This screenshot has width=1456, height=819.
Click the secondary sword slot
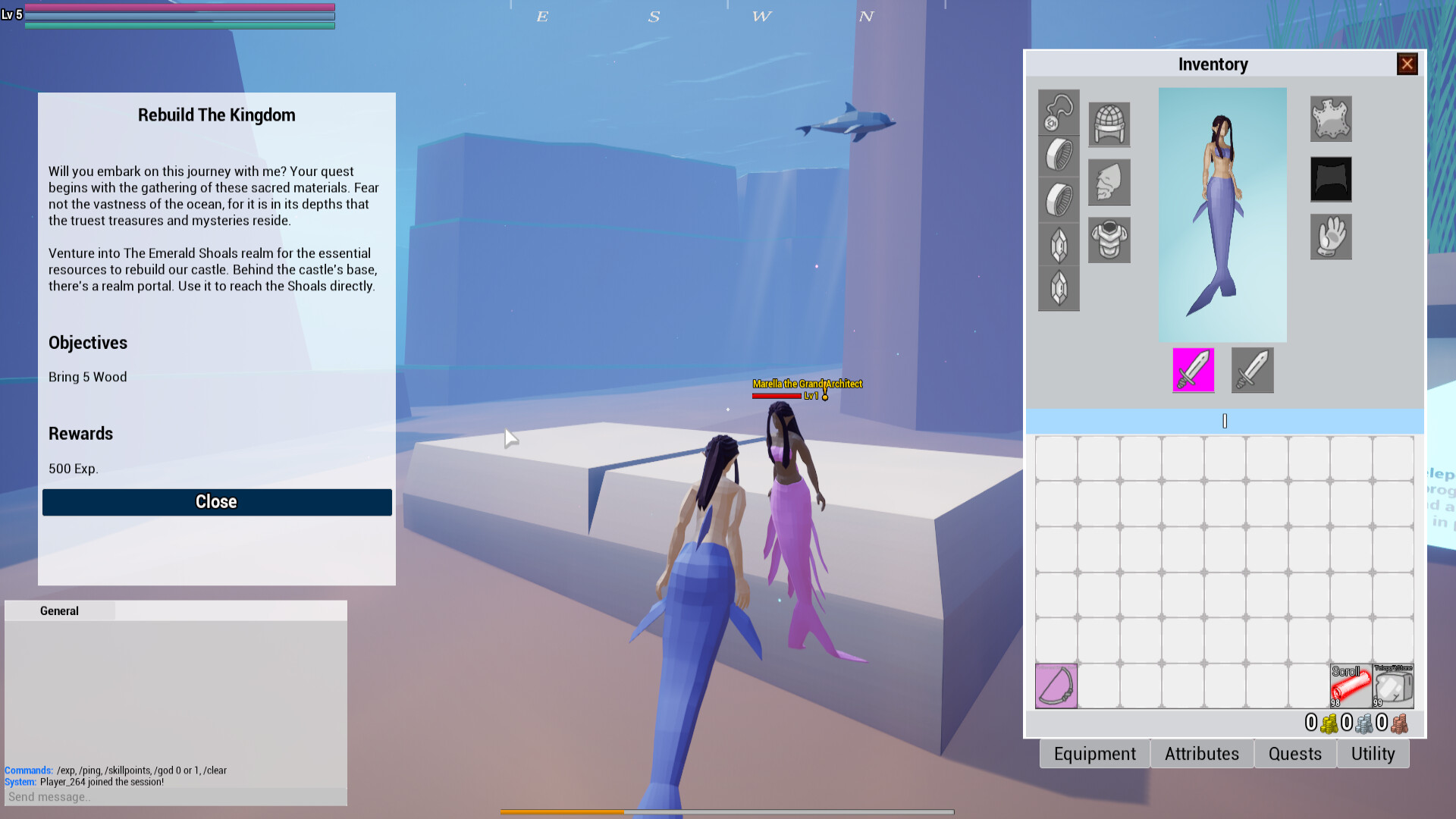point(1252,370)
